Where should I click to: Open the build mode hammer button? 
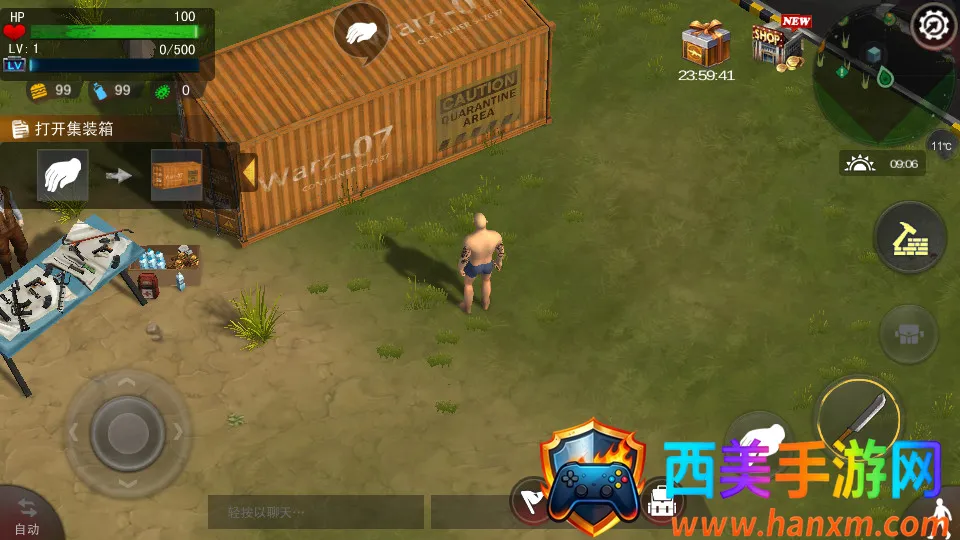(x=910, y=239)
